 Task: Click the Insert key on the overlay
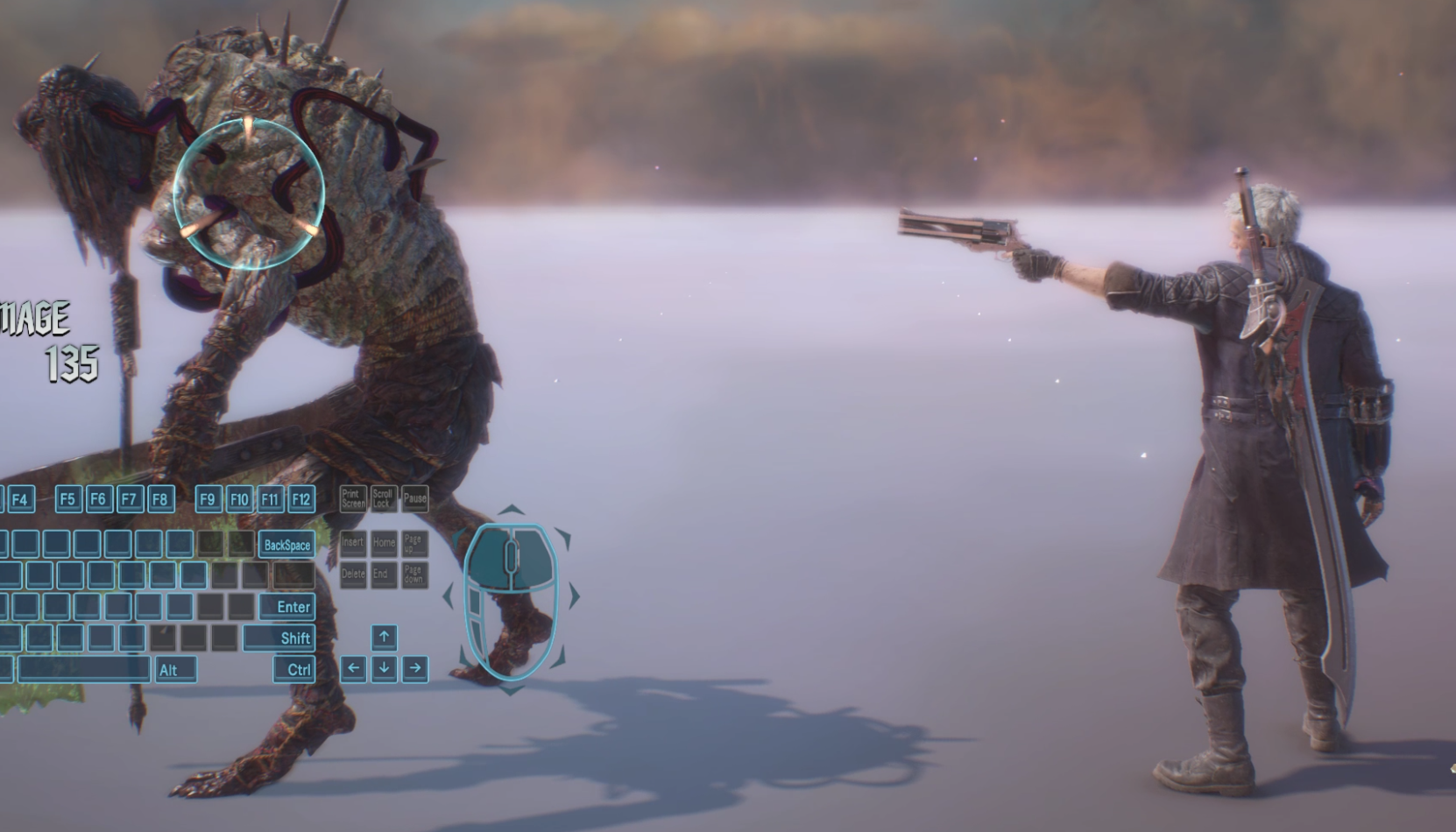pyautogui.click(x=353, y=543)
